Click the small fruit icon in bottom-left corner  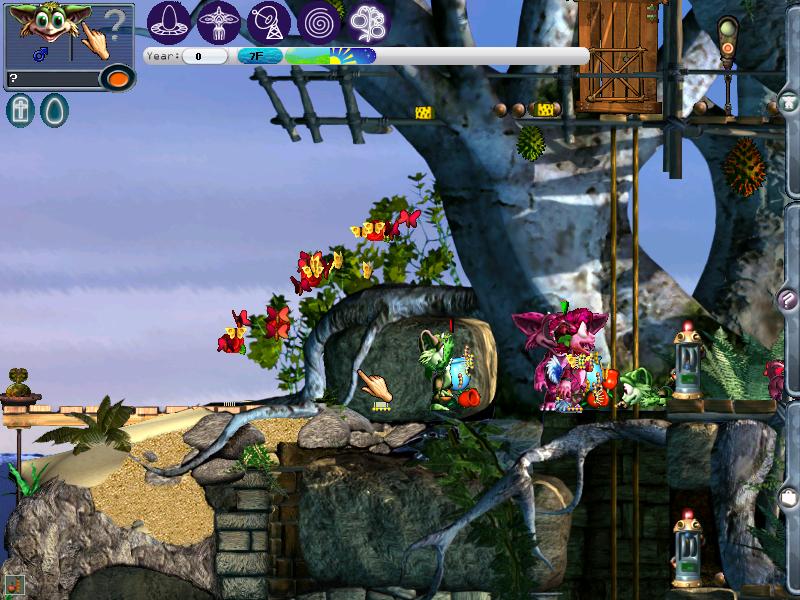pyautogui.click(x=13, y=584)
